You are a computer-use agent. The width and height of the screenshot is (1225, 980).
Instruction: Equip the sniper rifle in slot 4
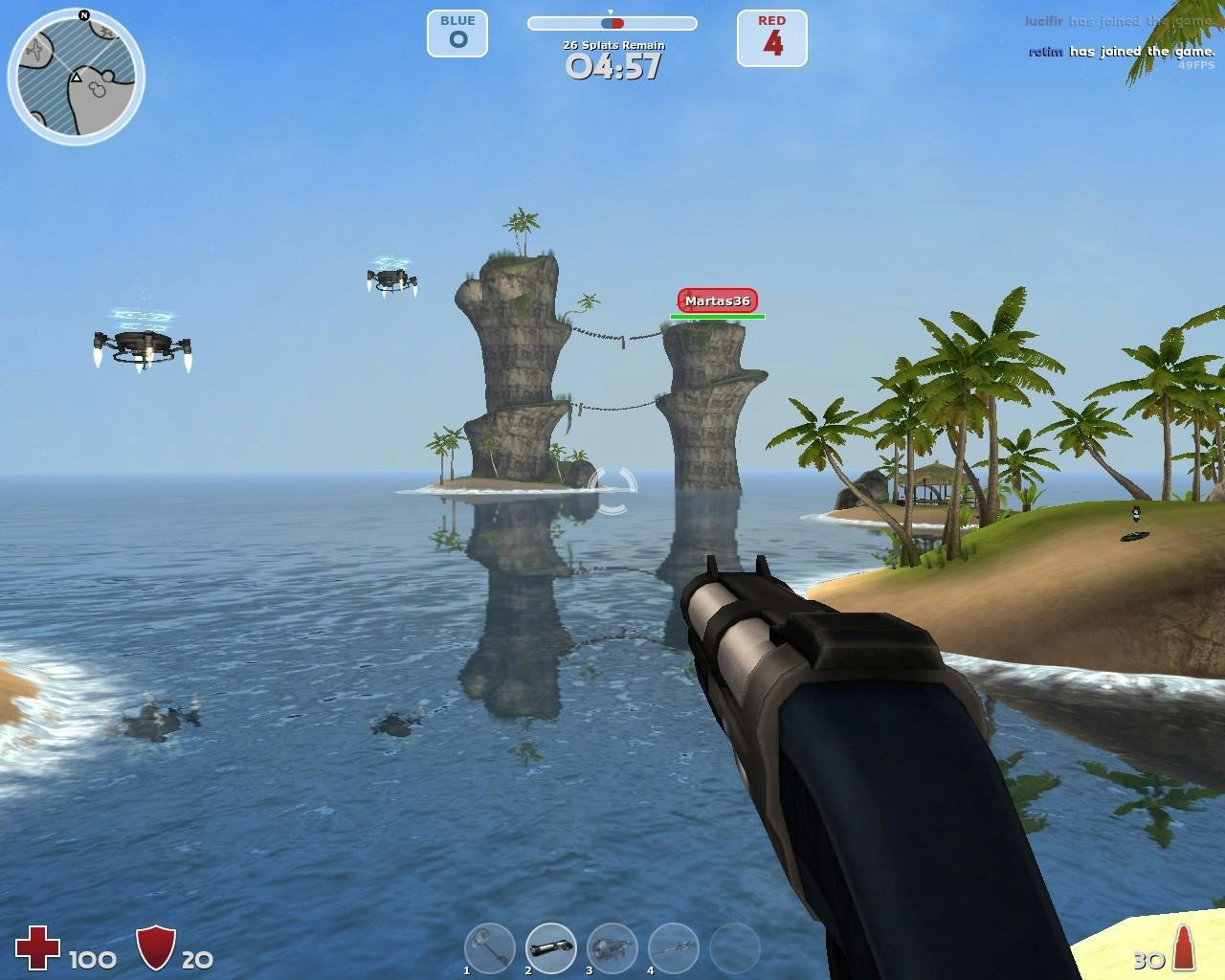click(x=673, y=947)
